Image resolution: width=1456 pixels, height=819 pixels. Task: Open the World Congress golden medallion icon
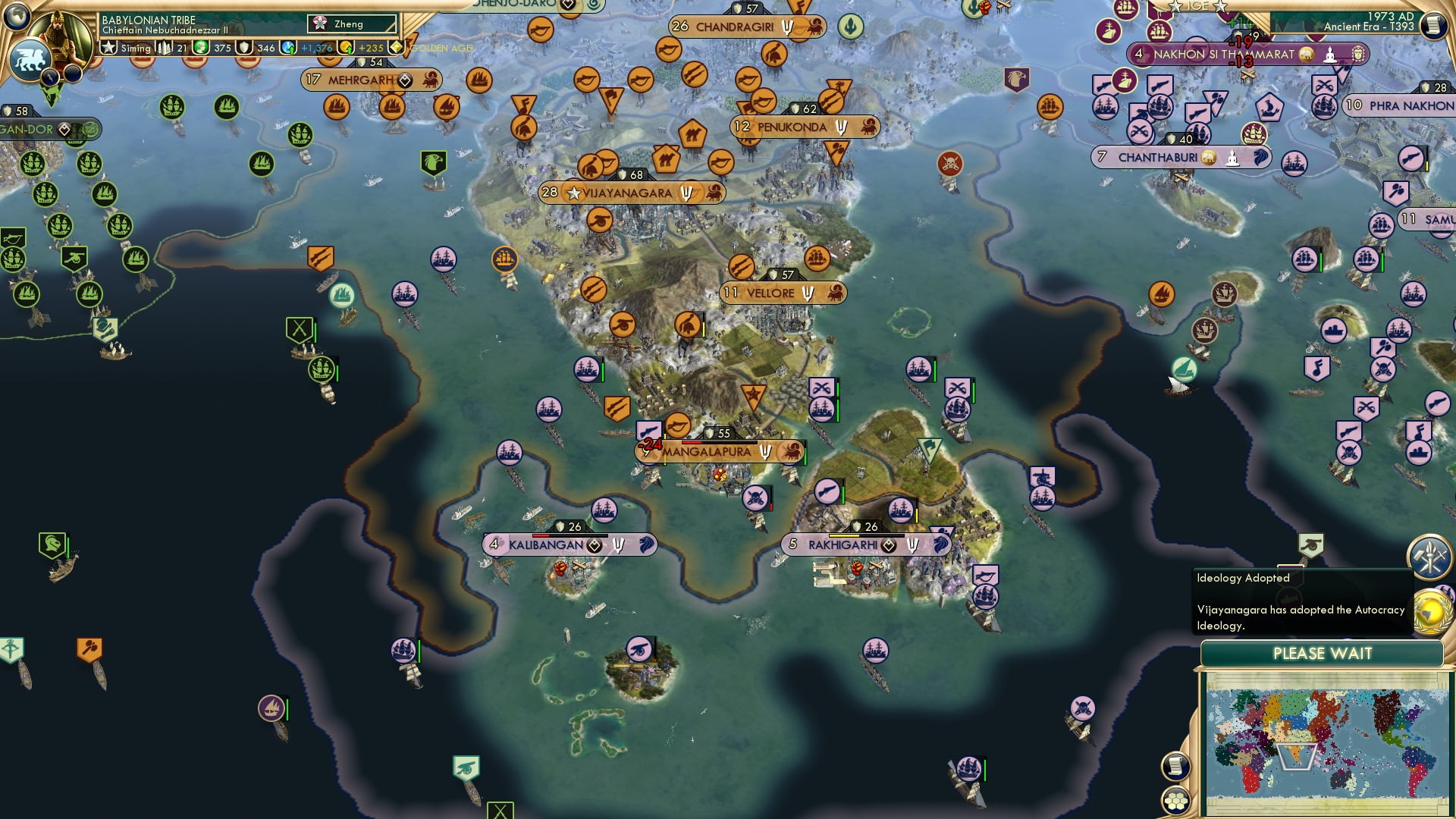click(1431, 612)
